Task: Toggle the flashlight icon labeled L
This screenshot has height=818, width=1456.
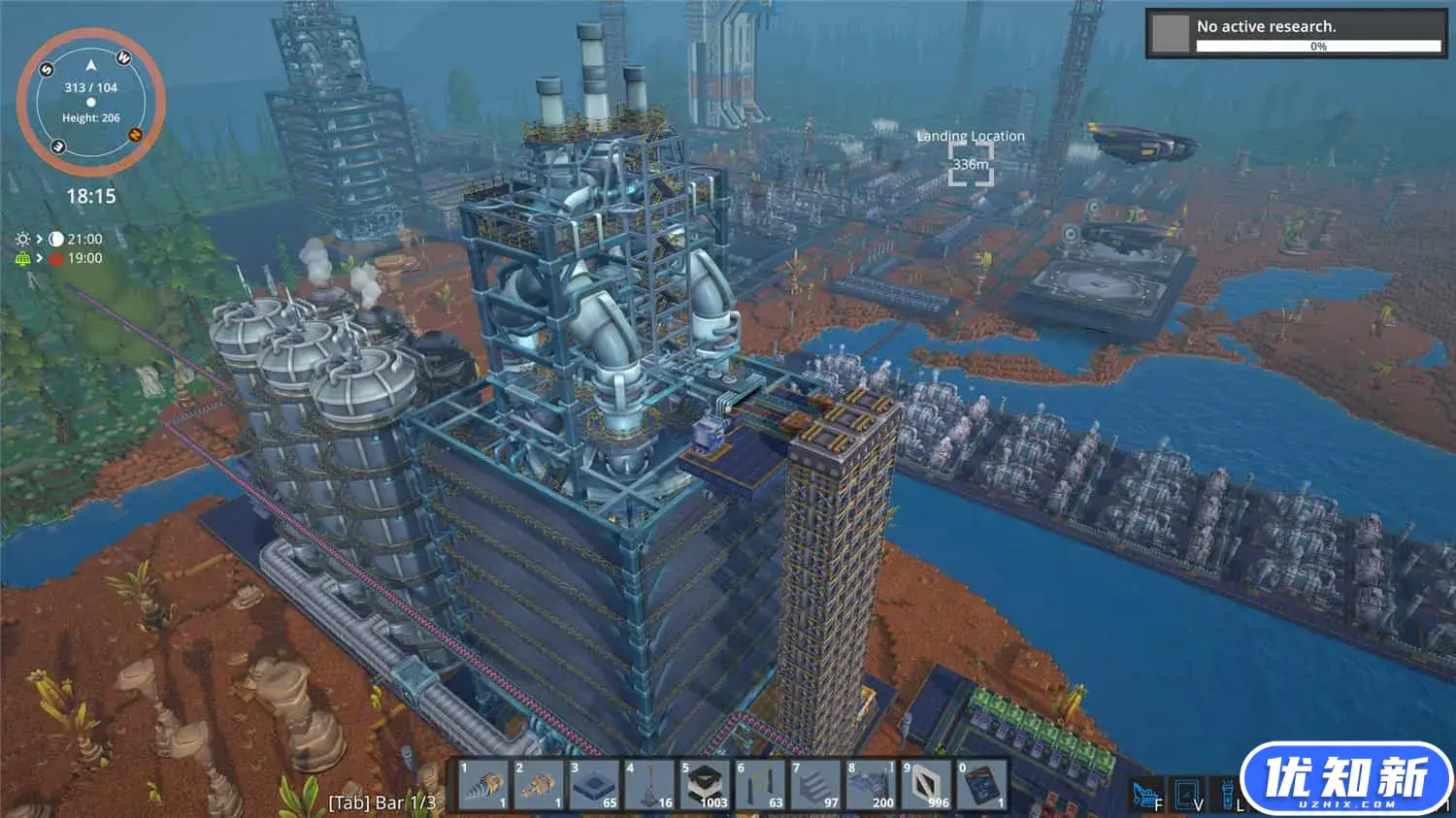Action: tap(1228, 796)
